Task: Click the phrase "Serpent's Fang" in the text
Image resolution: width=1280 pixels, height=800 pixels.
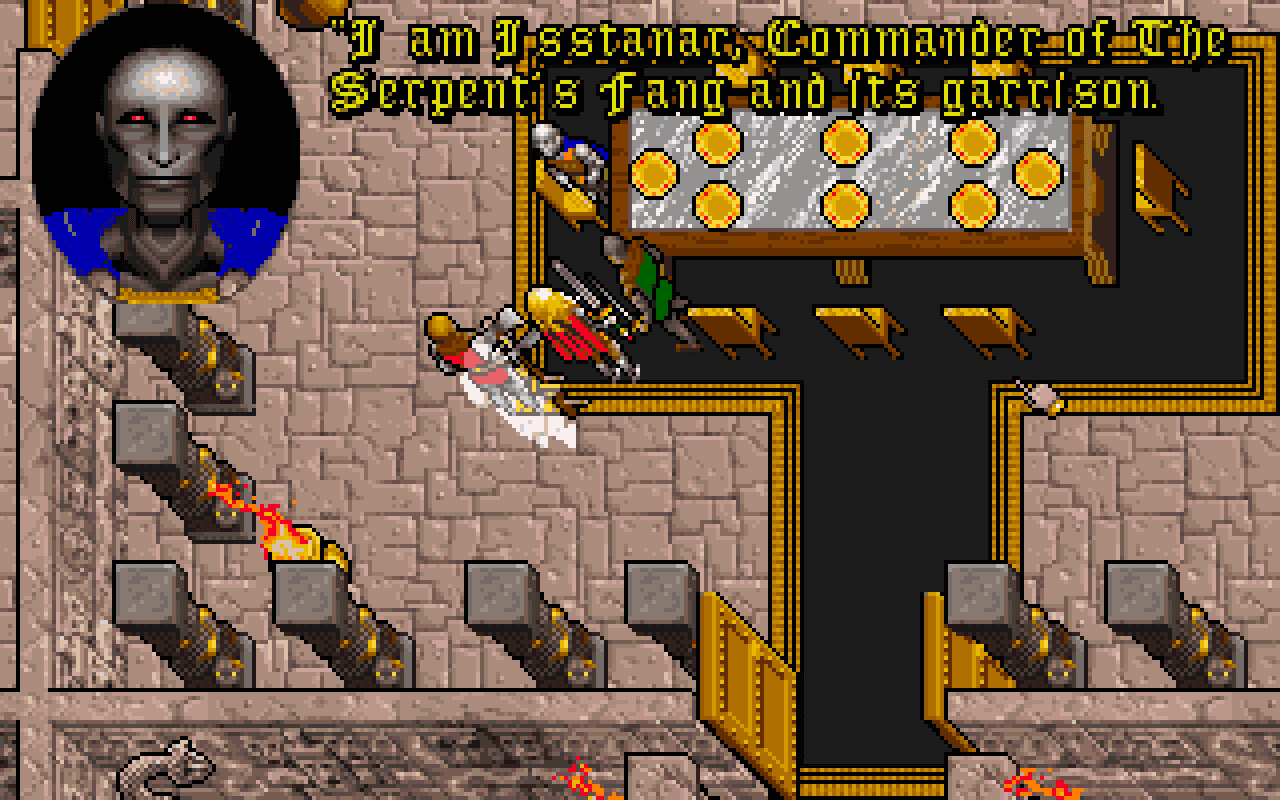Action: (x=520, y=90)
